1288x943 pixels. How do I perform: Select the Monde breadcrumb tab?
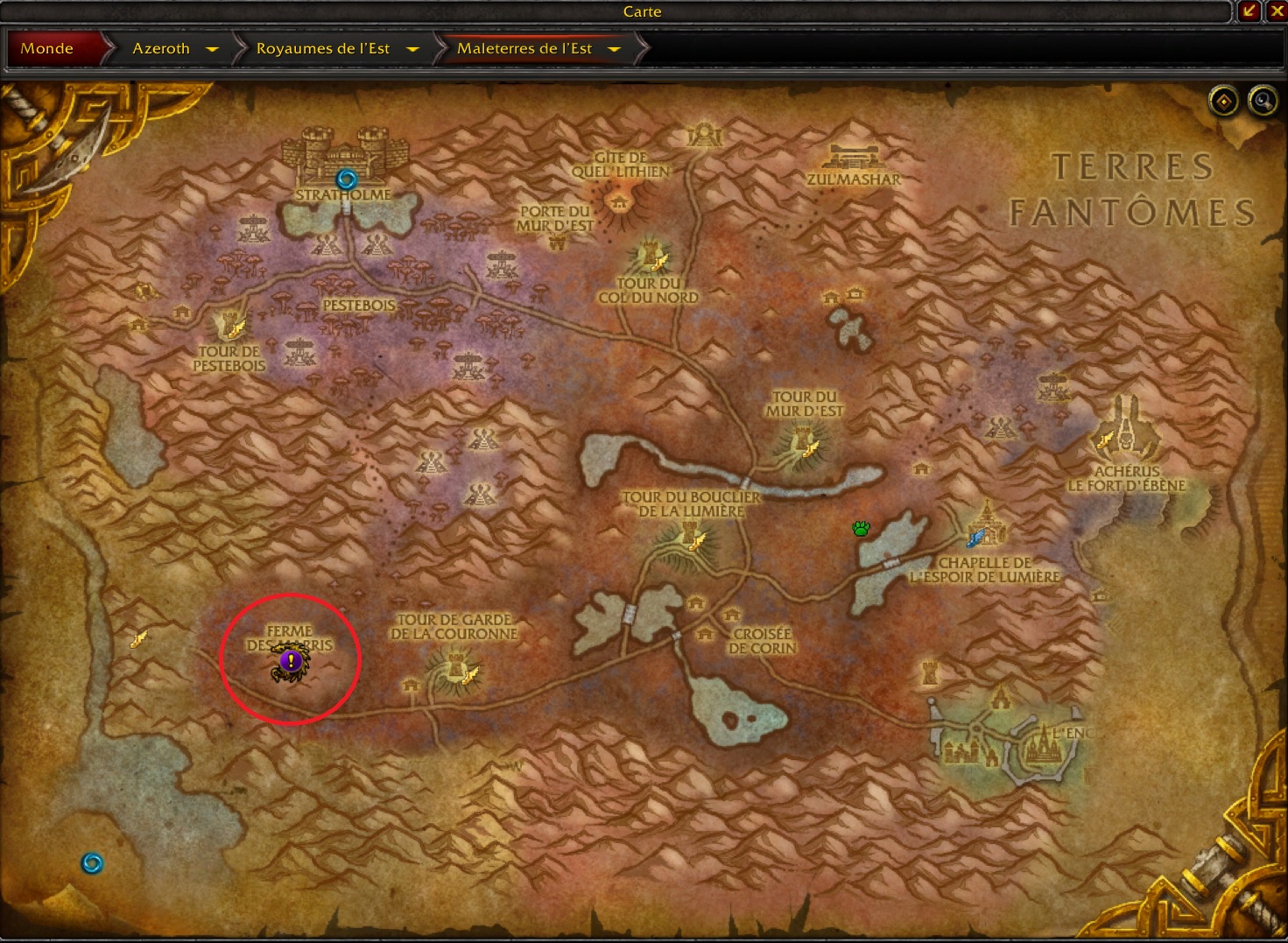tap(48, 49)
